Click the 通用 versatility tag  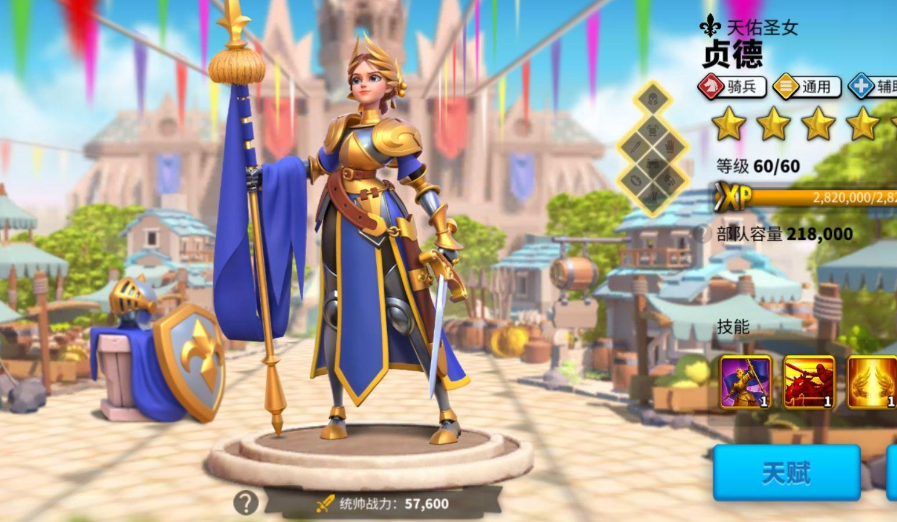[805, 87]
